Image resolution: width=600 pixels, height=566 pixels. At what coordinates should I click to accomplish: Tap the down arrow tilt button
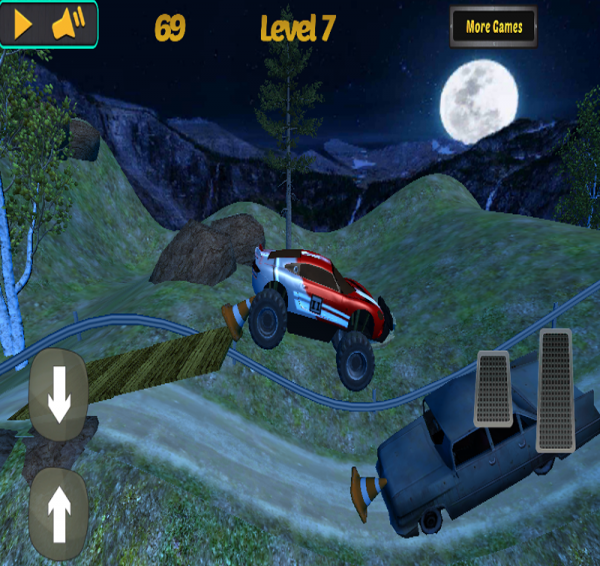click(x=59, y=397)
